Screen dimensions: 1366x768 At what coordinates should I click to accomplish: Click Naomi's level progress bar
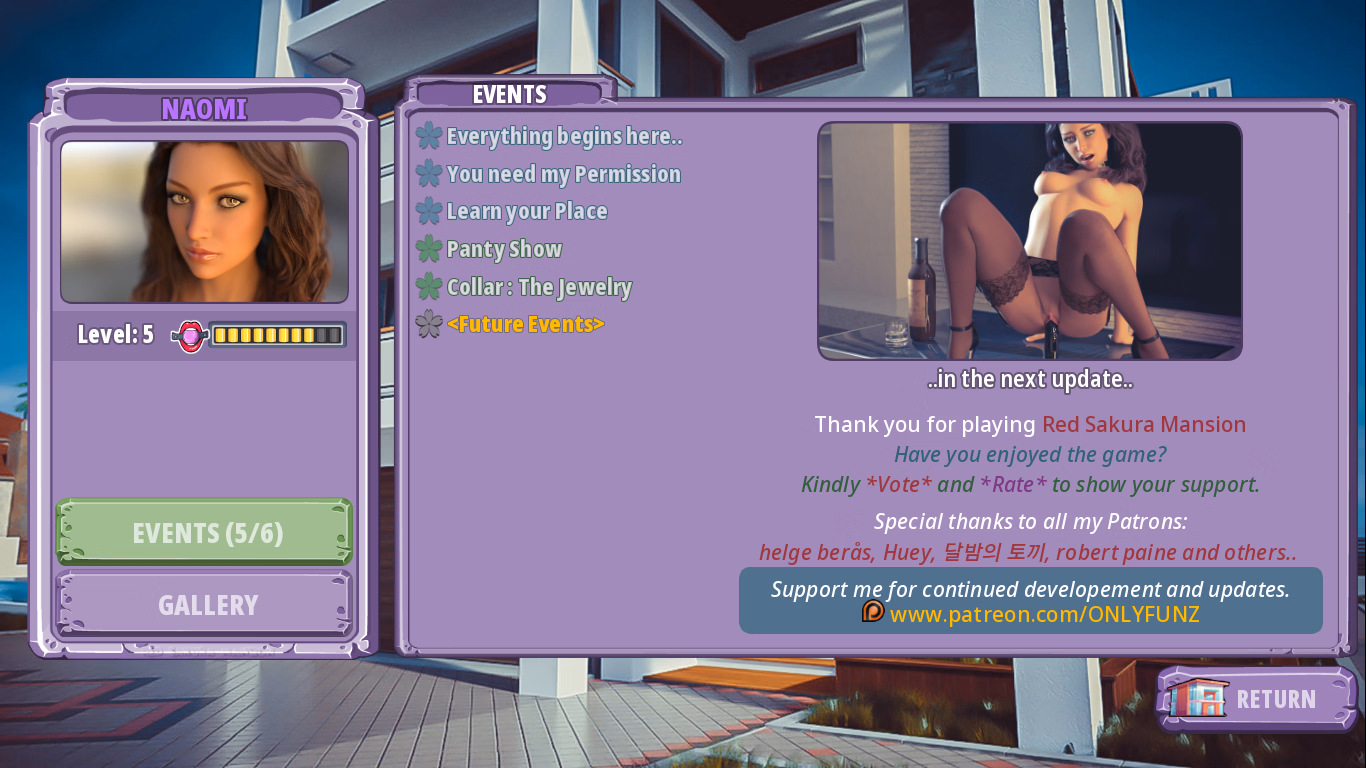(x=277, y=335)
